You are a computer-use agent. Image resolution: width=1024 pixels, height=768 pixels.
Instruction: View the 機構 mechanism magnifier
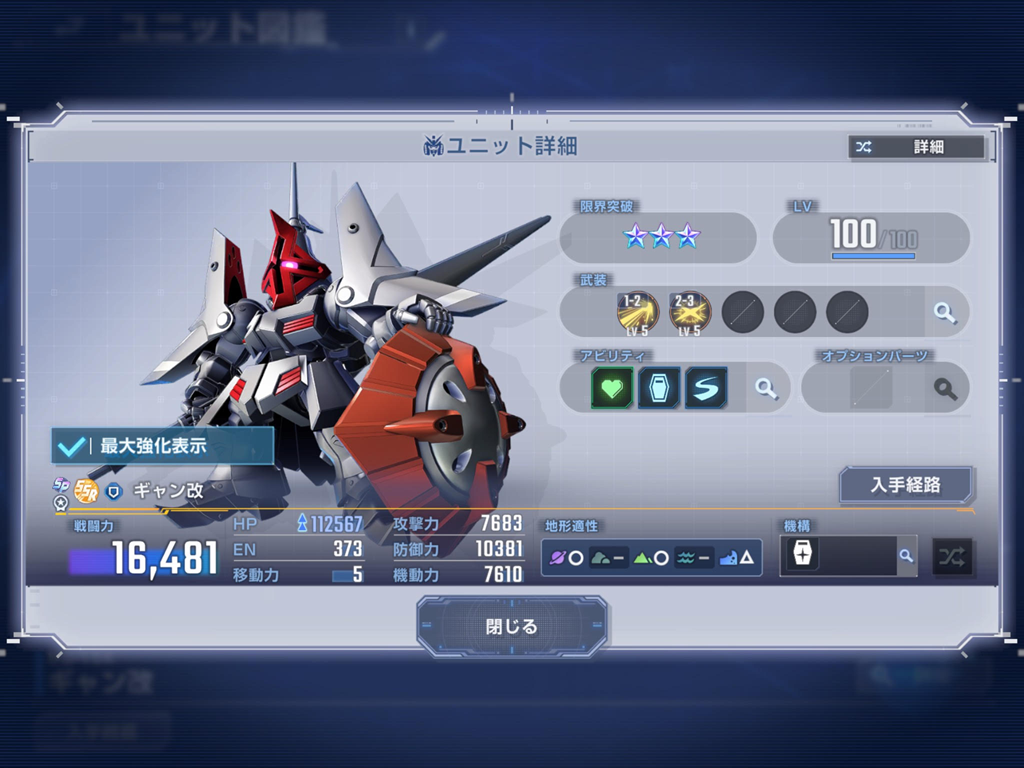906,556
